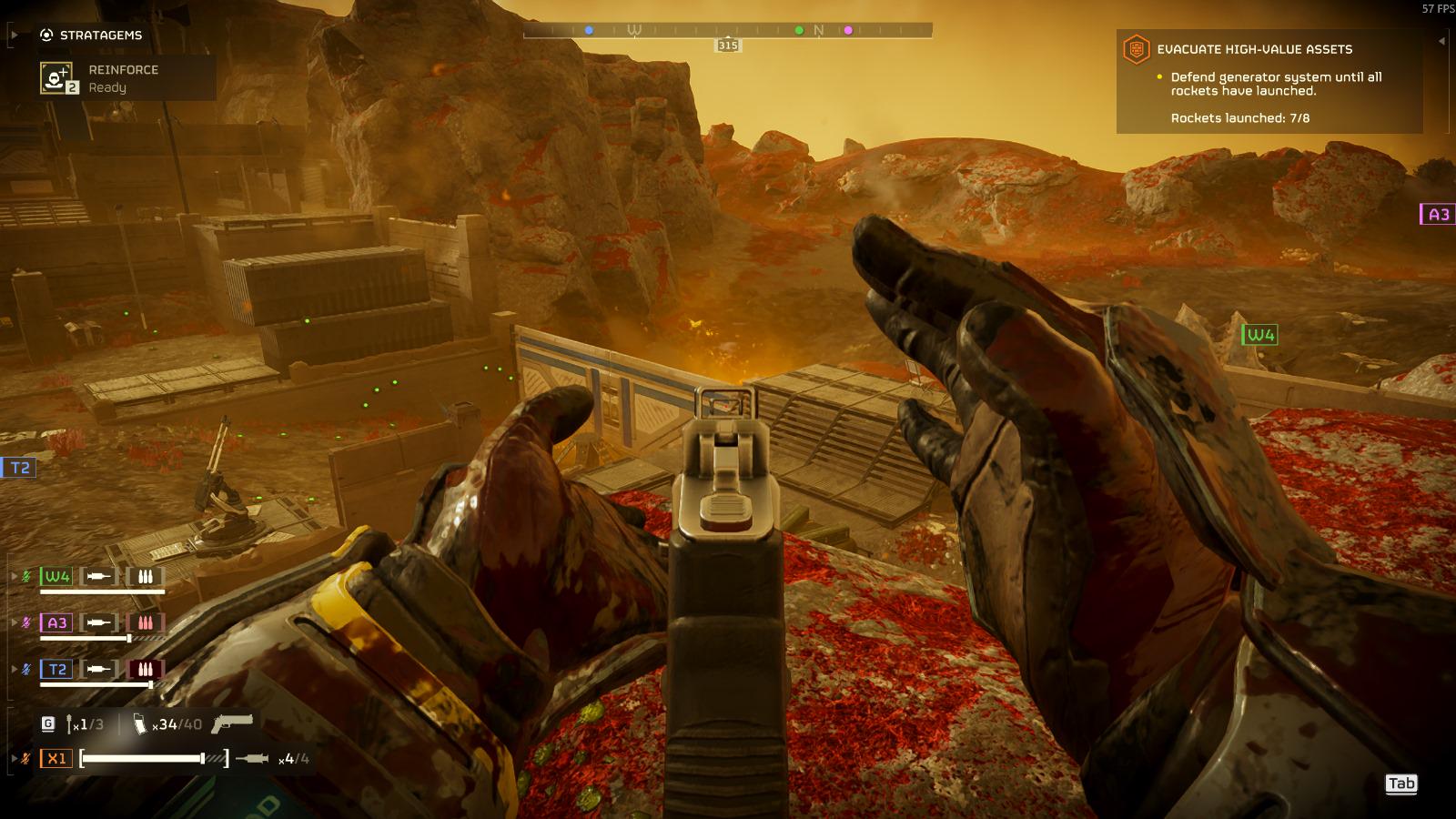Click the compass bar heading 315
The height and width of the screenshot is (819, 1456).
click(x=728, y=45)
